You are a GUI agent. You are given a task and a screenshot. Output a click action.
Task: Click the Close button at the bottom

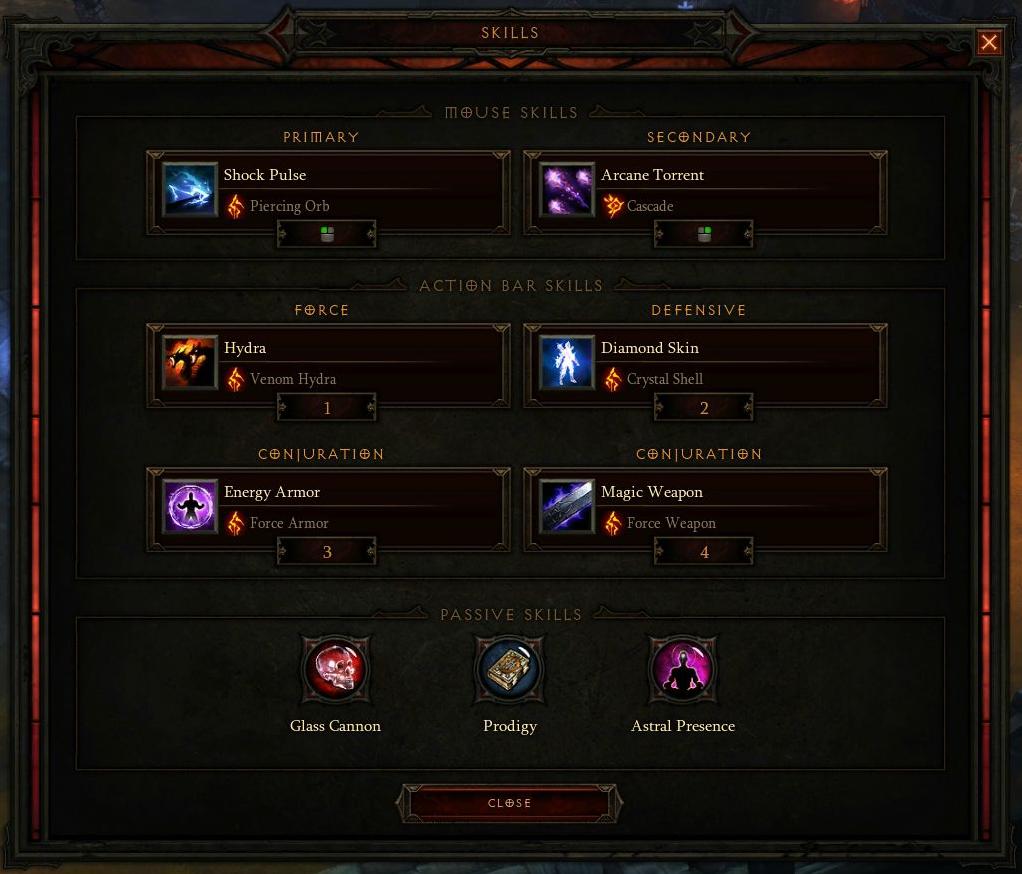click(x=510, y=803)
